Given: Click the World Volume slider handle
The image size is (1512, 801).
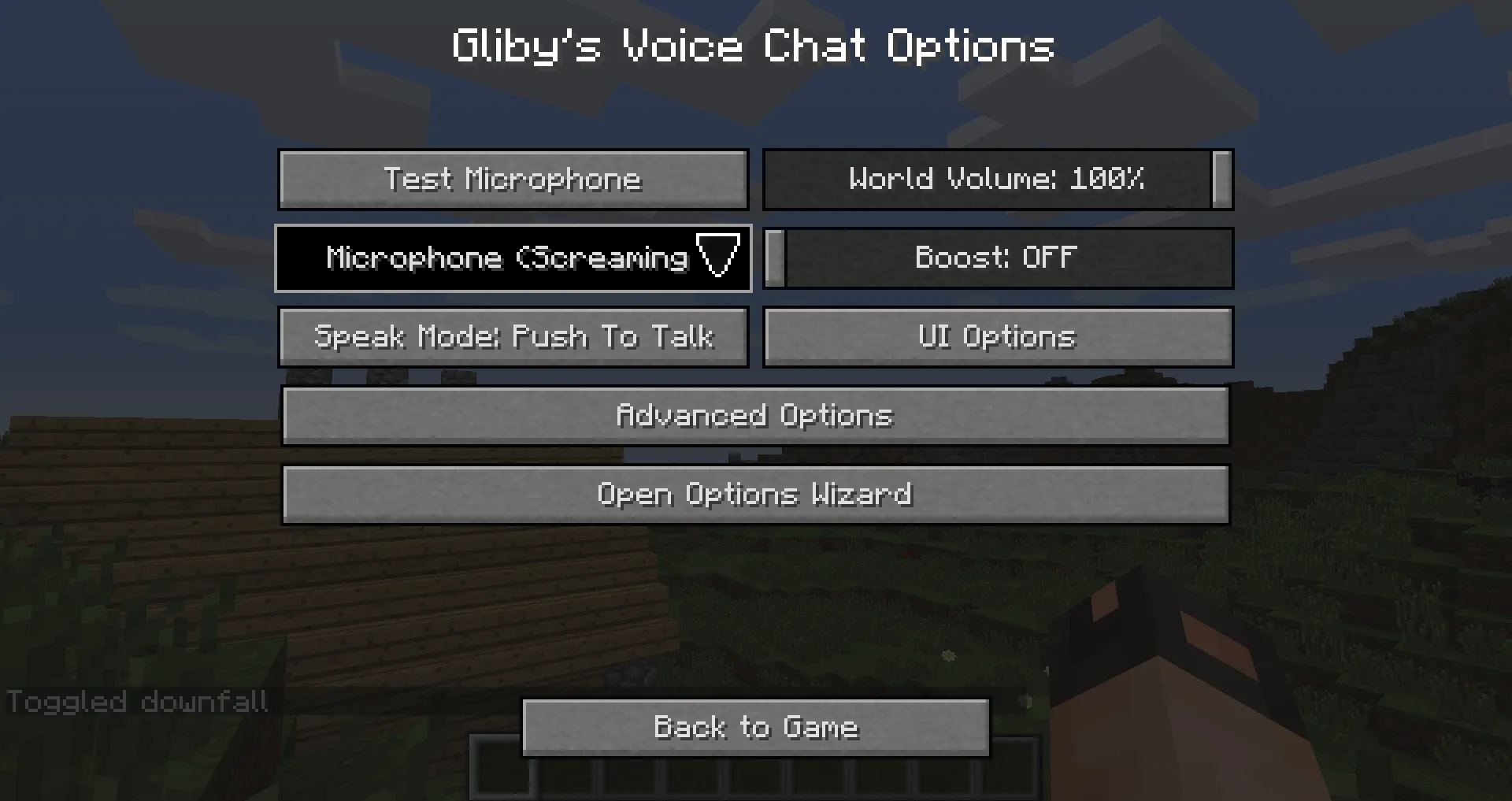Looking at the screenshot, I should click(x=1221, y=180).
